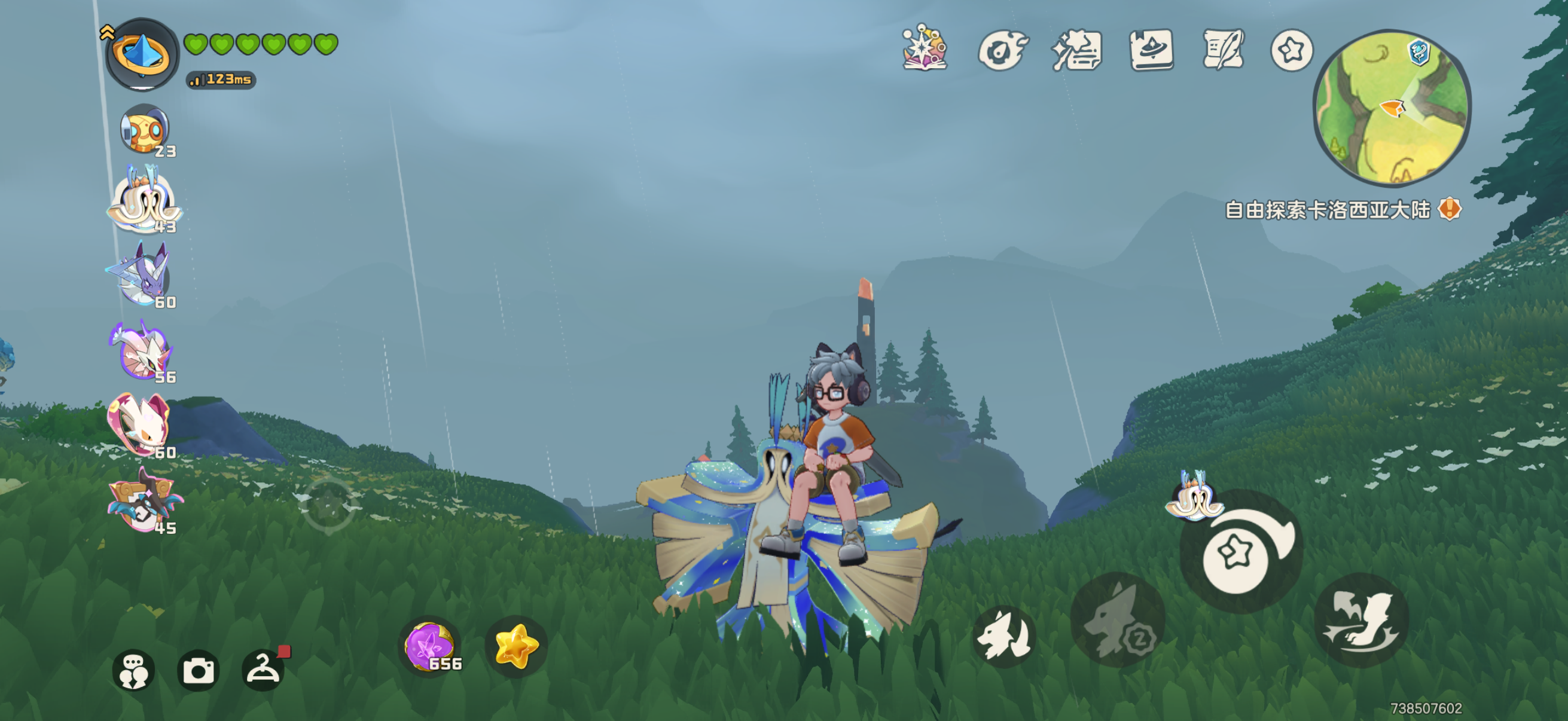Choose the level 56 pink dragon pet
Screen dimensions: 1568x721
[142, 353]
